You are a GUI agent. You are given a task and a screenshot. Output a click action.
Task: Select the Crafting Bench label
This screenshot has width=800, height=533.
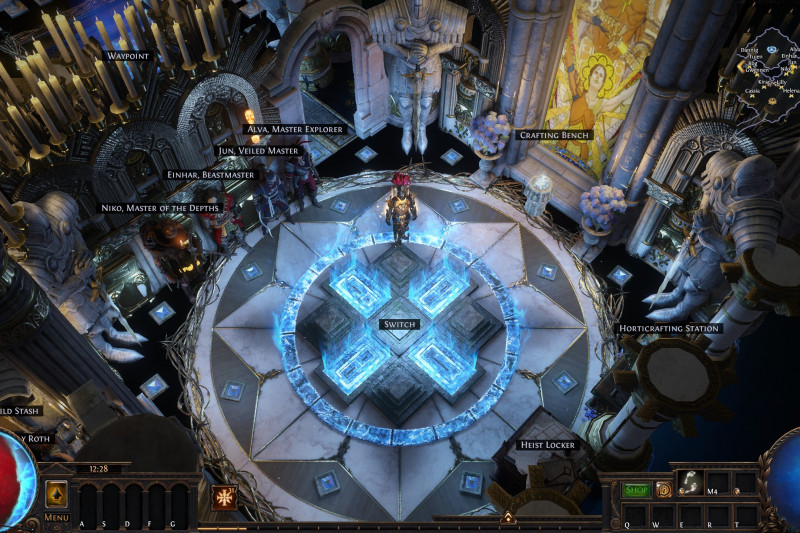pos(554,134)
